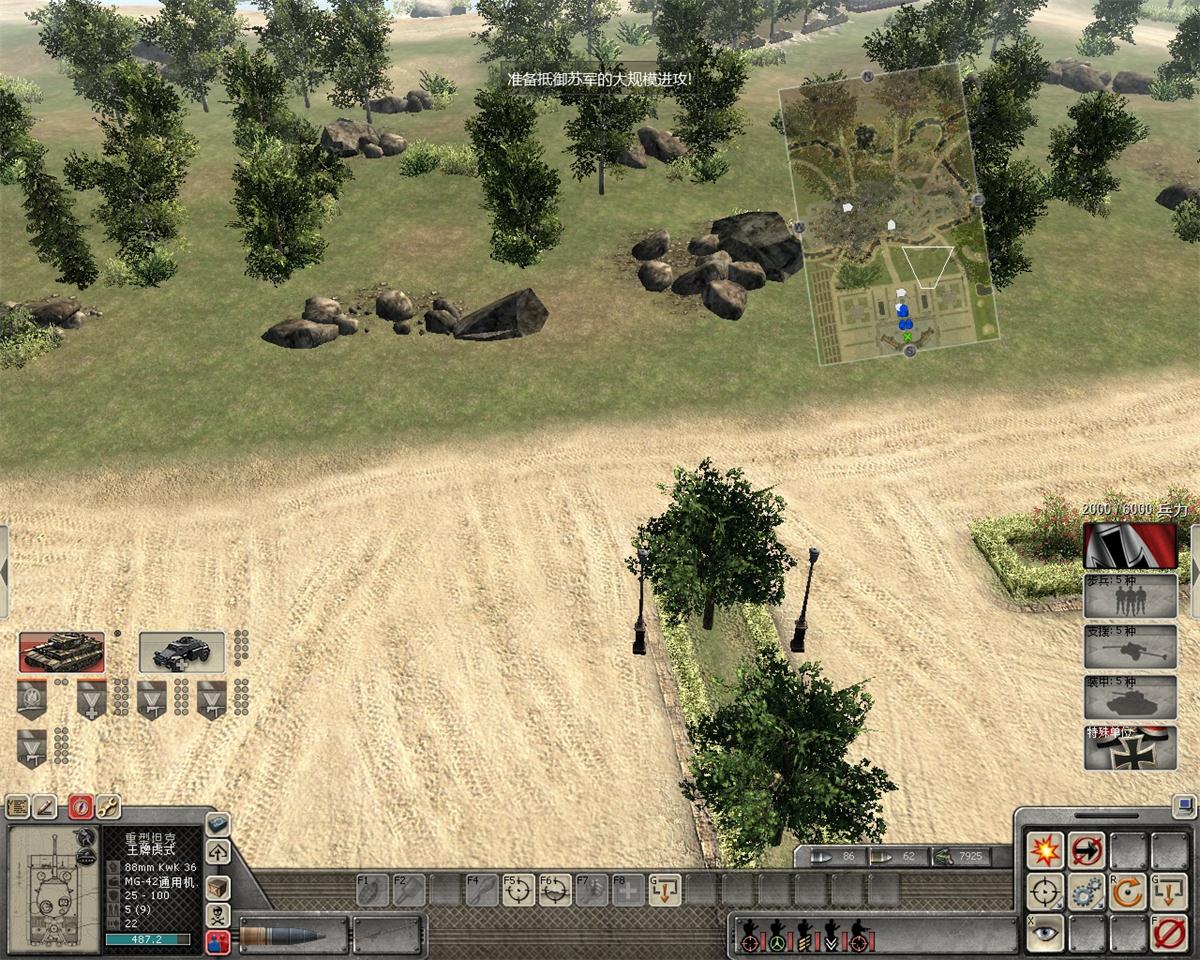This screenshot has height=960, width=1200.
Task: Click the pencil notes icon
Action: pos(45,807)
